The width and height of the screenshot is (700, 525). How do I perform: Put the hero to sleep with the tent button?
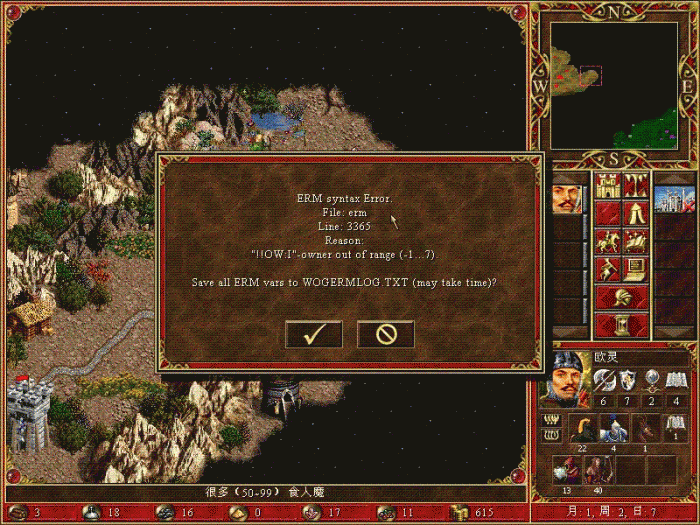pyautogui.click(x=636, y=213)
